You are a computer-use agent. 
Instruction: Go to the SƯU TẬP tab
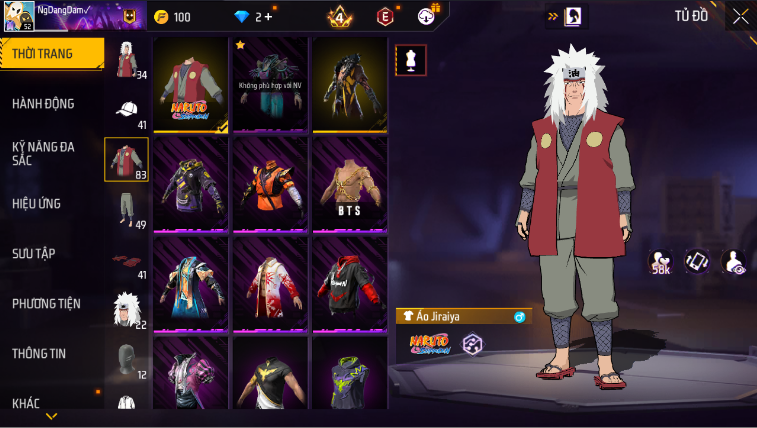[34, 254]
